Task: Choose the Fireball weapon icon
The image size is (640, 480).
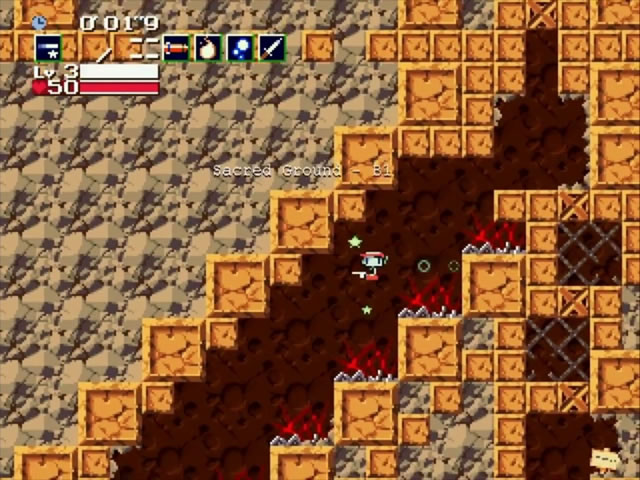Action: [x=208, y=46]
